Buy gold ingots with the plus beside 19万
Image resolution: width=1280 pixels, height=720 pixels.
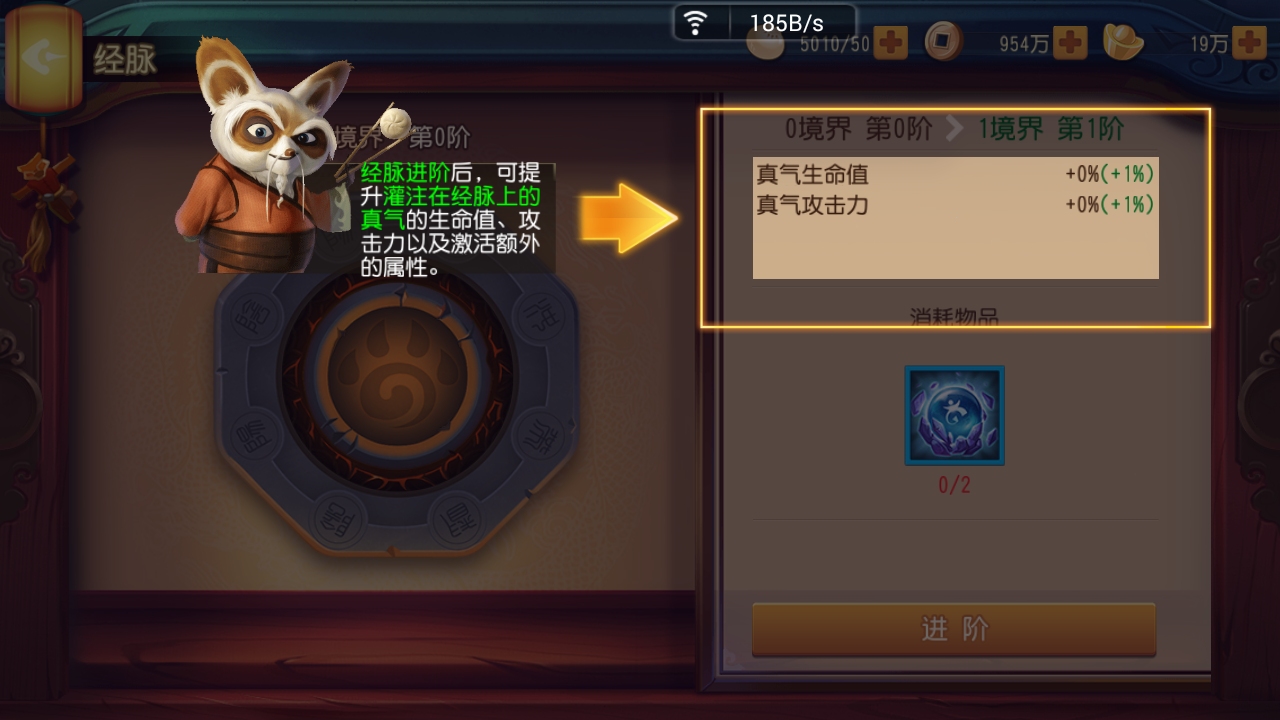point(1249,43)
